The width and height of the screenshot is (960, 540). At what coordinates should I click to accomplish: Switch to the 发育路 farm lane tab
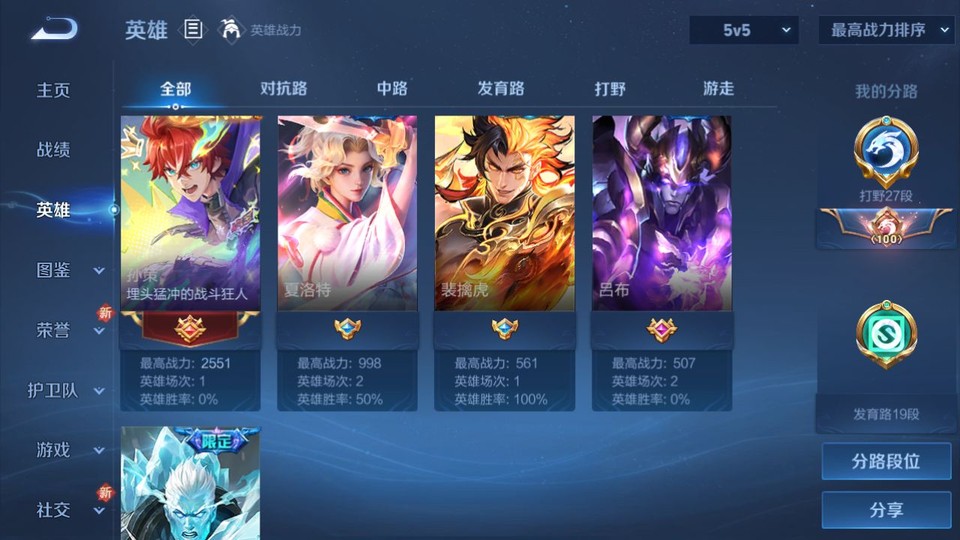pyautogui.click(x=501, y=89)
